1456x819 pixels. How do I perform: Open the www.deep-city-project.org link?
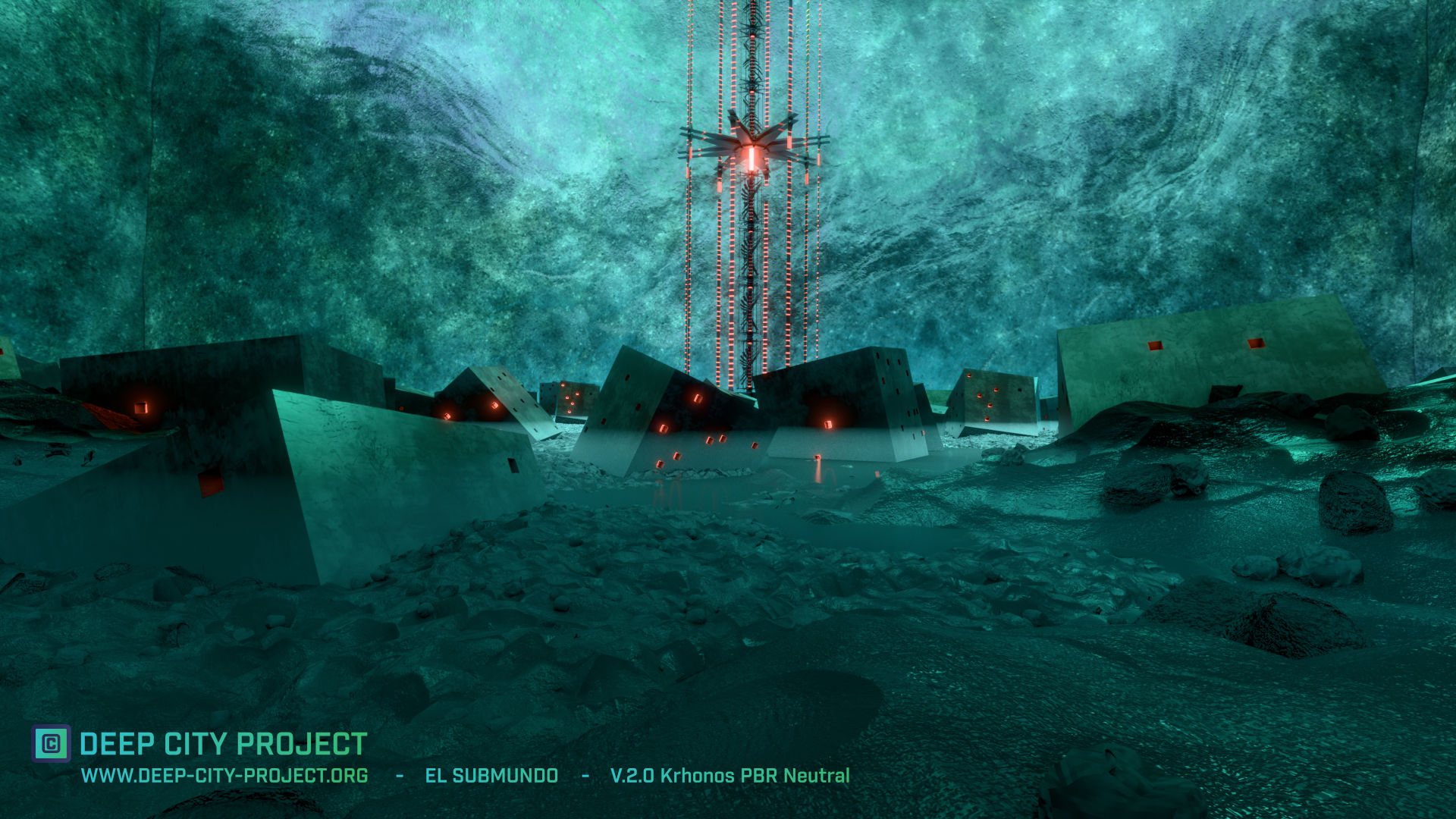pyautogui.click(x=224, y=776)
